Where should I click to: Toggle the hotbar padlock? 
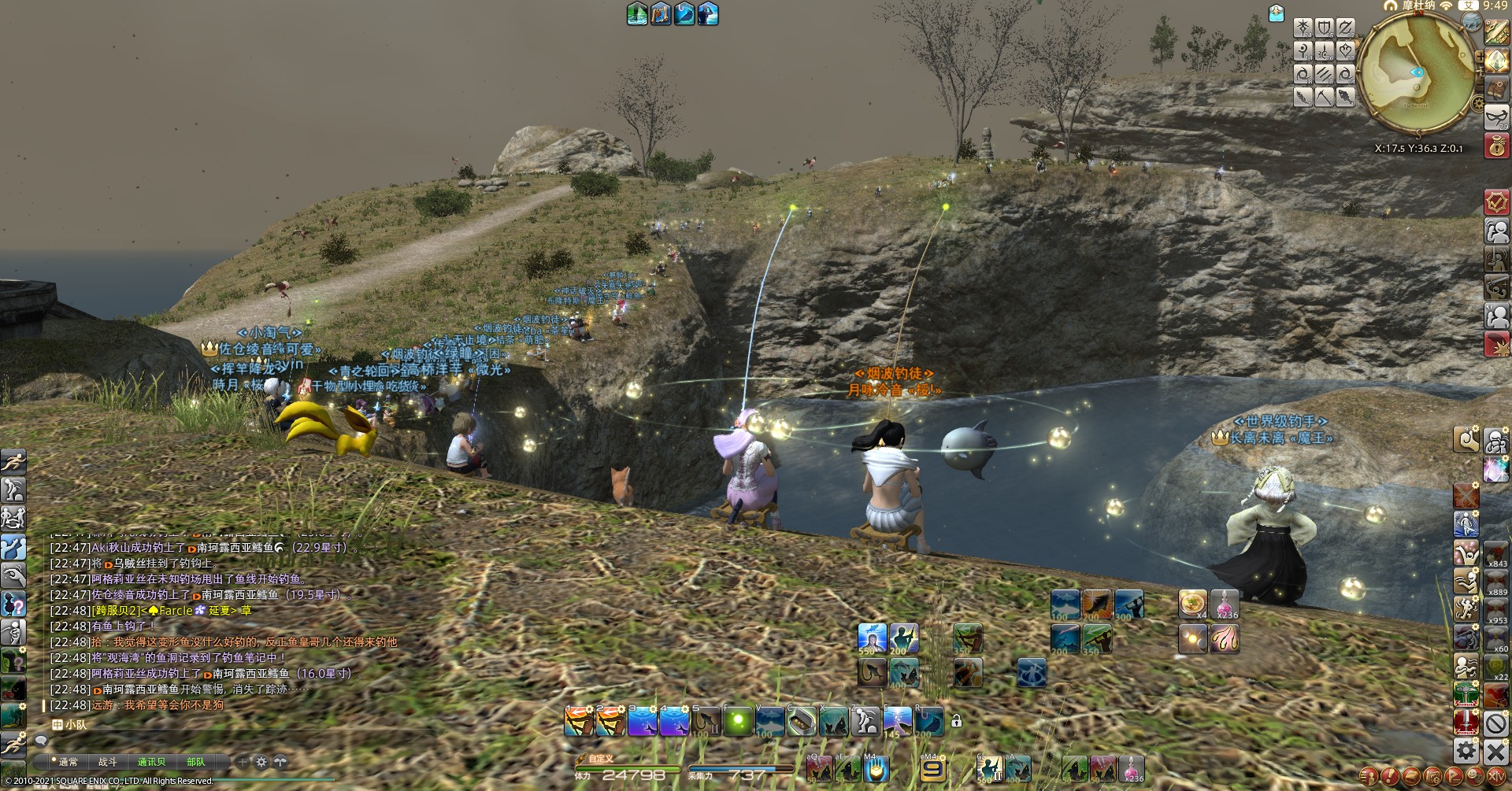956,721
